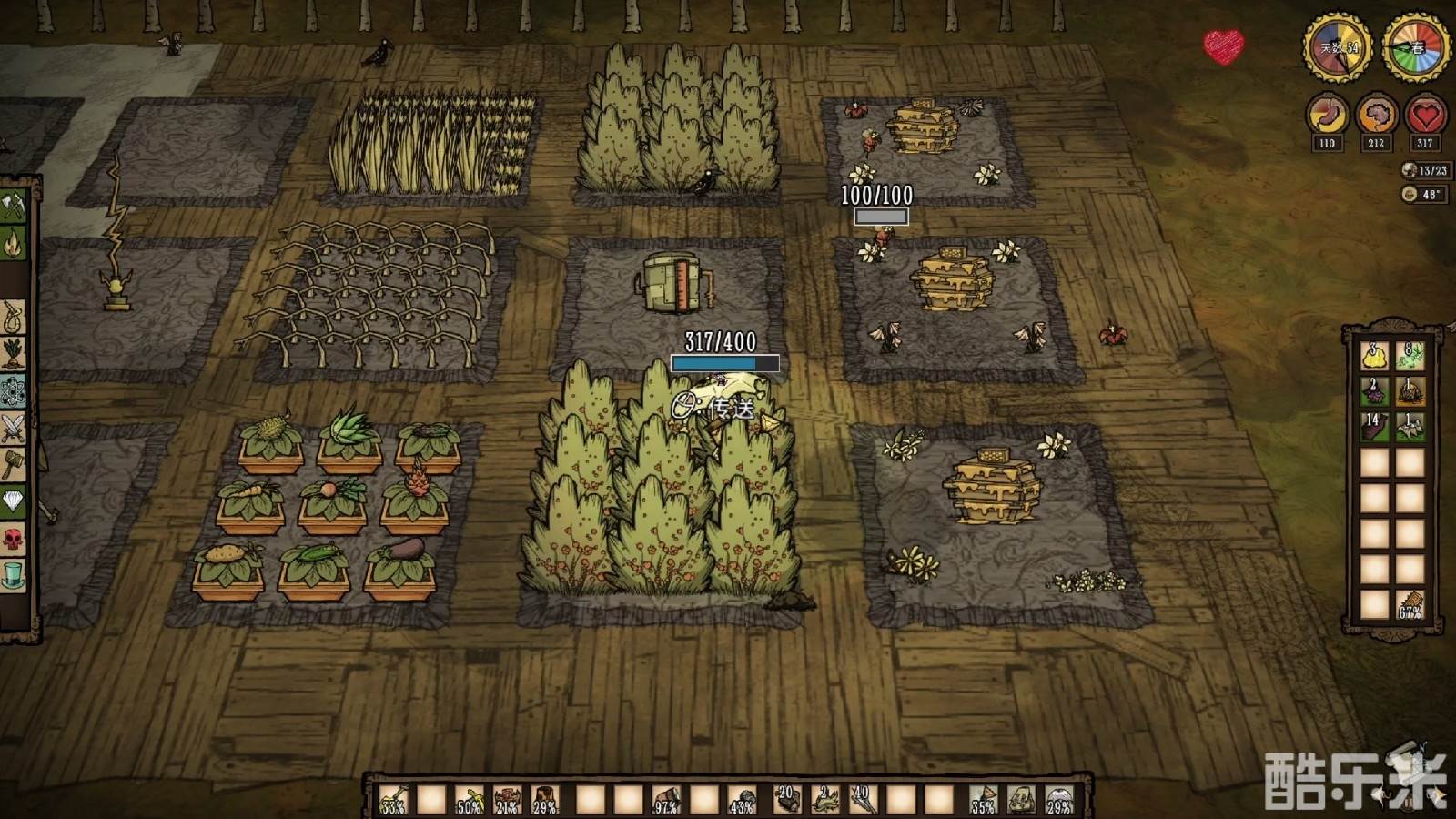Viewport: 1456px width, 819px height.
Task: Open the Refine diamond crafting tab
Action: [x=13, y=501]
